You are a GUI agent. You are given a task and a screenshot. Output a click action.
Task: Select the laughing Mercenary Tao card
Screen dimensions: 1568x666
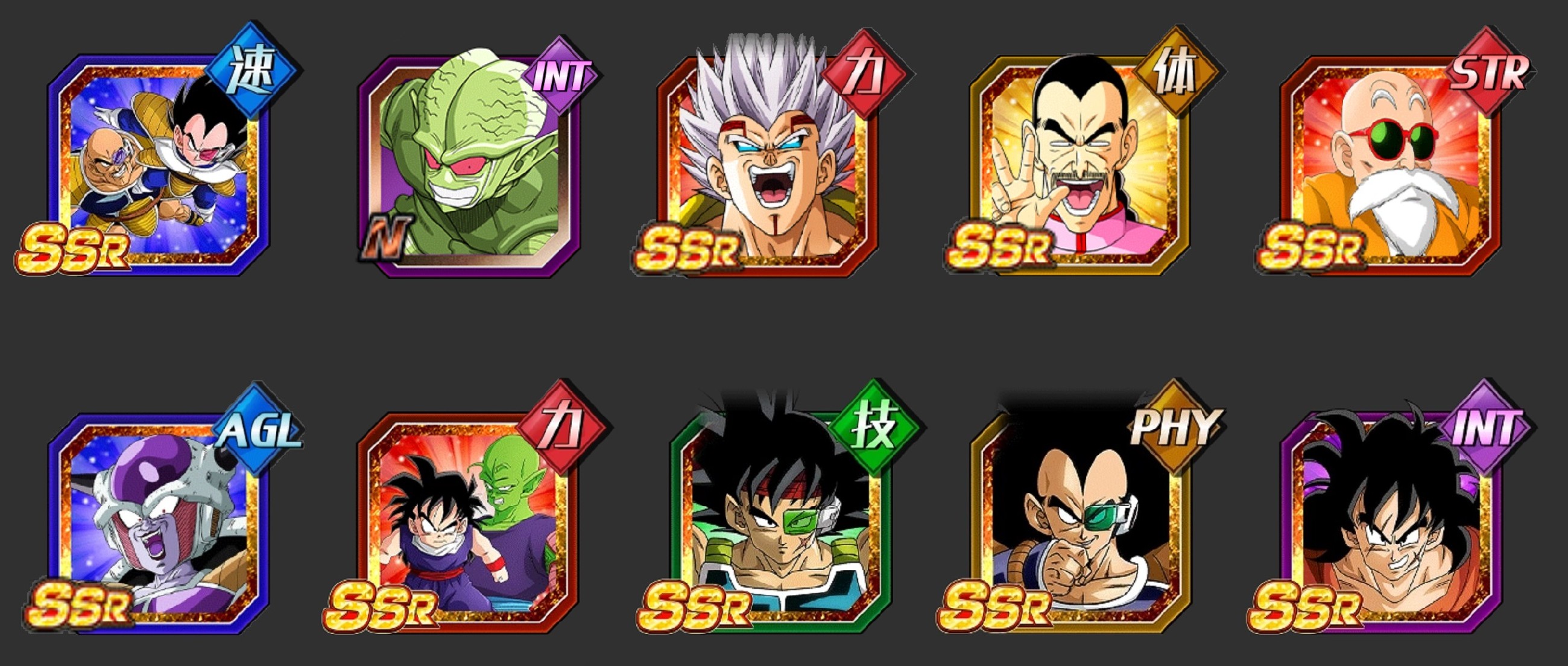pyautogui.click(x=1080, y=164)
